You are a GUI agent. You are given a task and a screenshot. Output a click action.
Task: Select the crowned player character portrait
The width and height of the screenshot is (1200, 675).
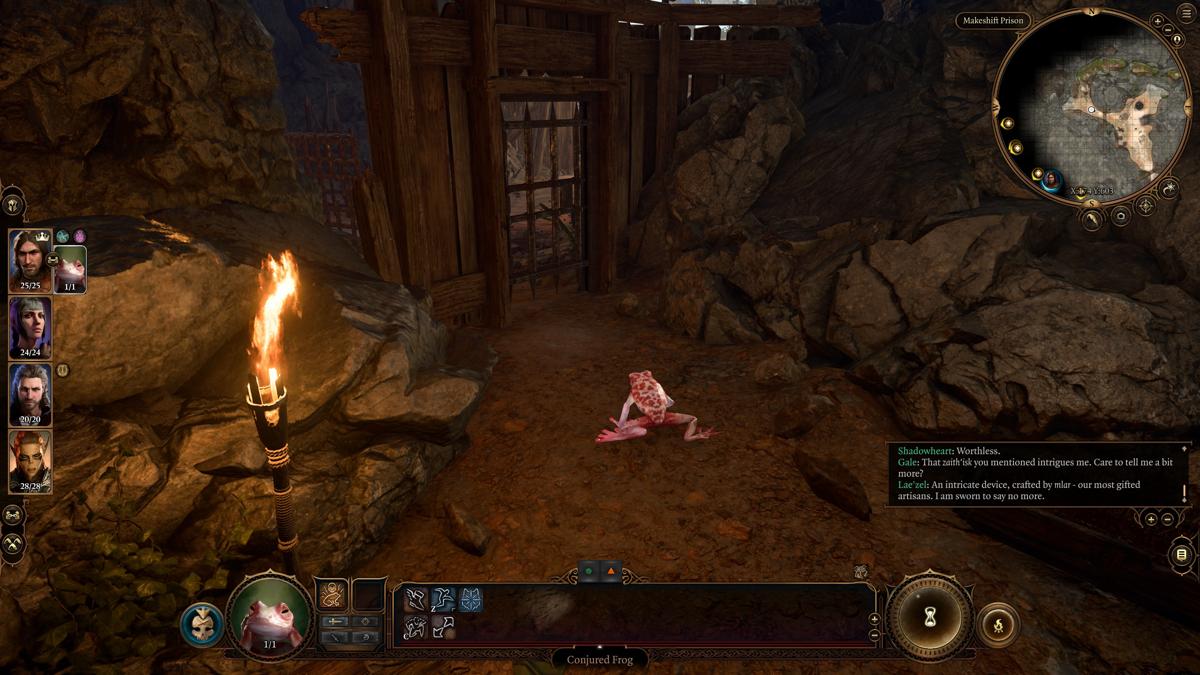(29, 258)
